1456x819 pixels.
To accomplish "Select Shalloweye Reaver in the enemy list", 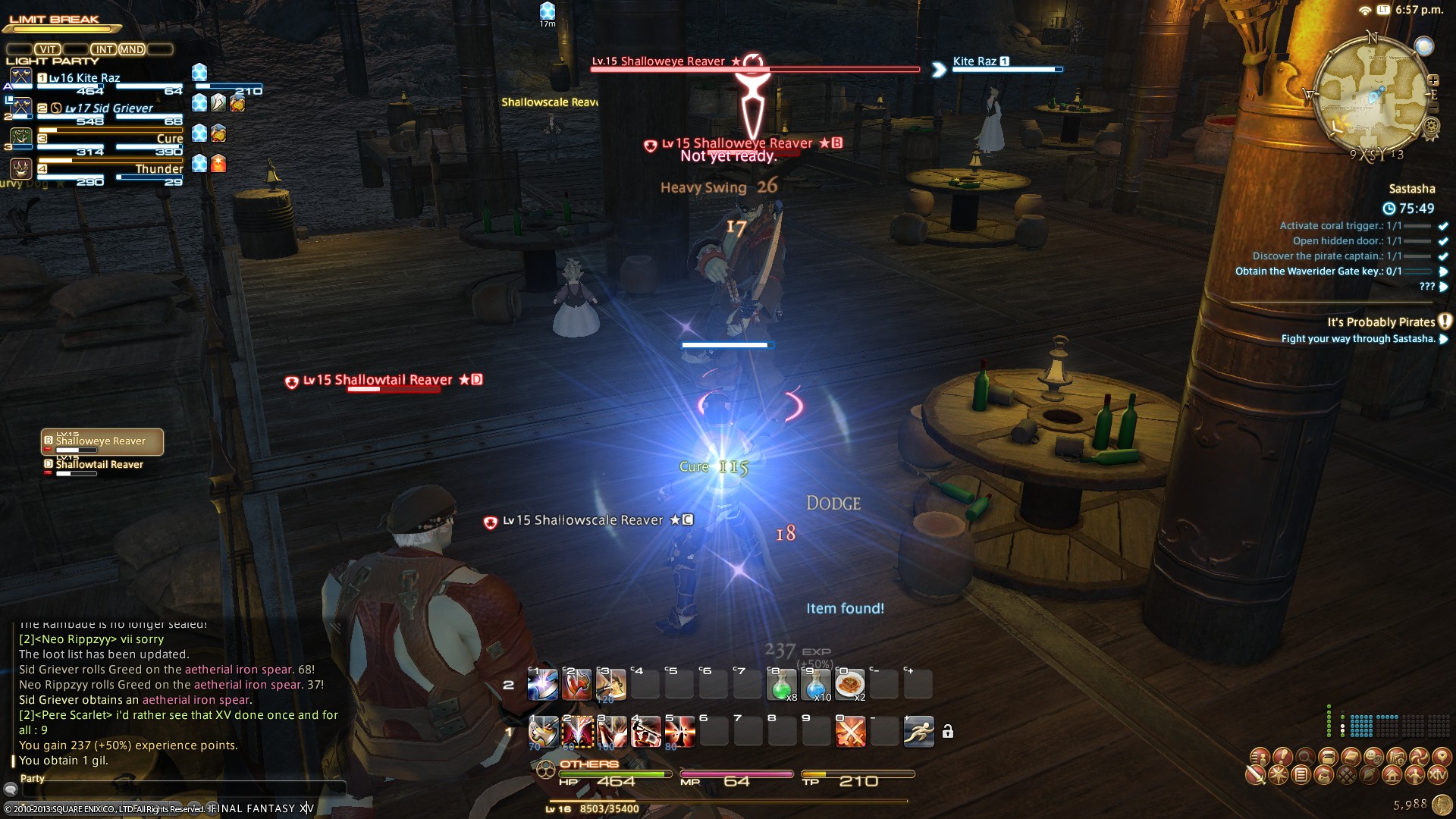I will tap(102, 442).
